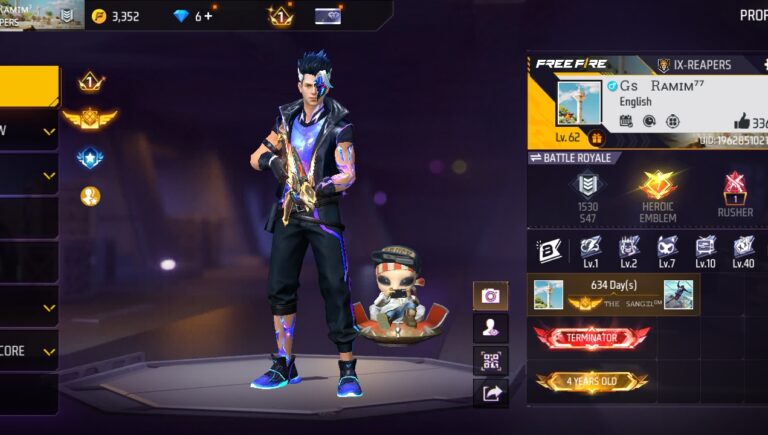
Task: Select the 4 Years Old title banner
Action: tap(591, 381)
